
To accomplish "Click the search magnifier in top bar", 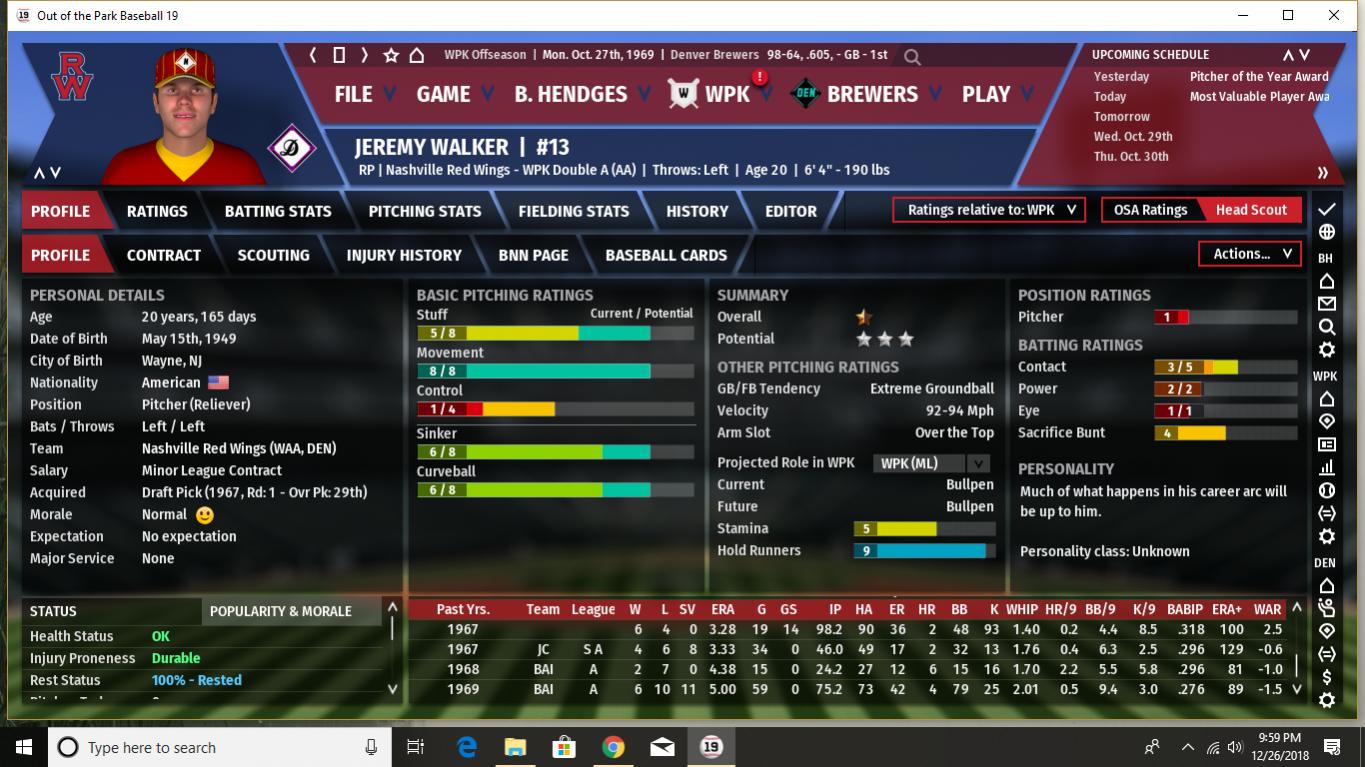I will pyautogui.click(x=911, y=57).
